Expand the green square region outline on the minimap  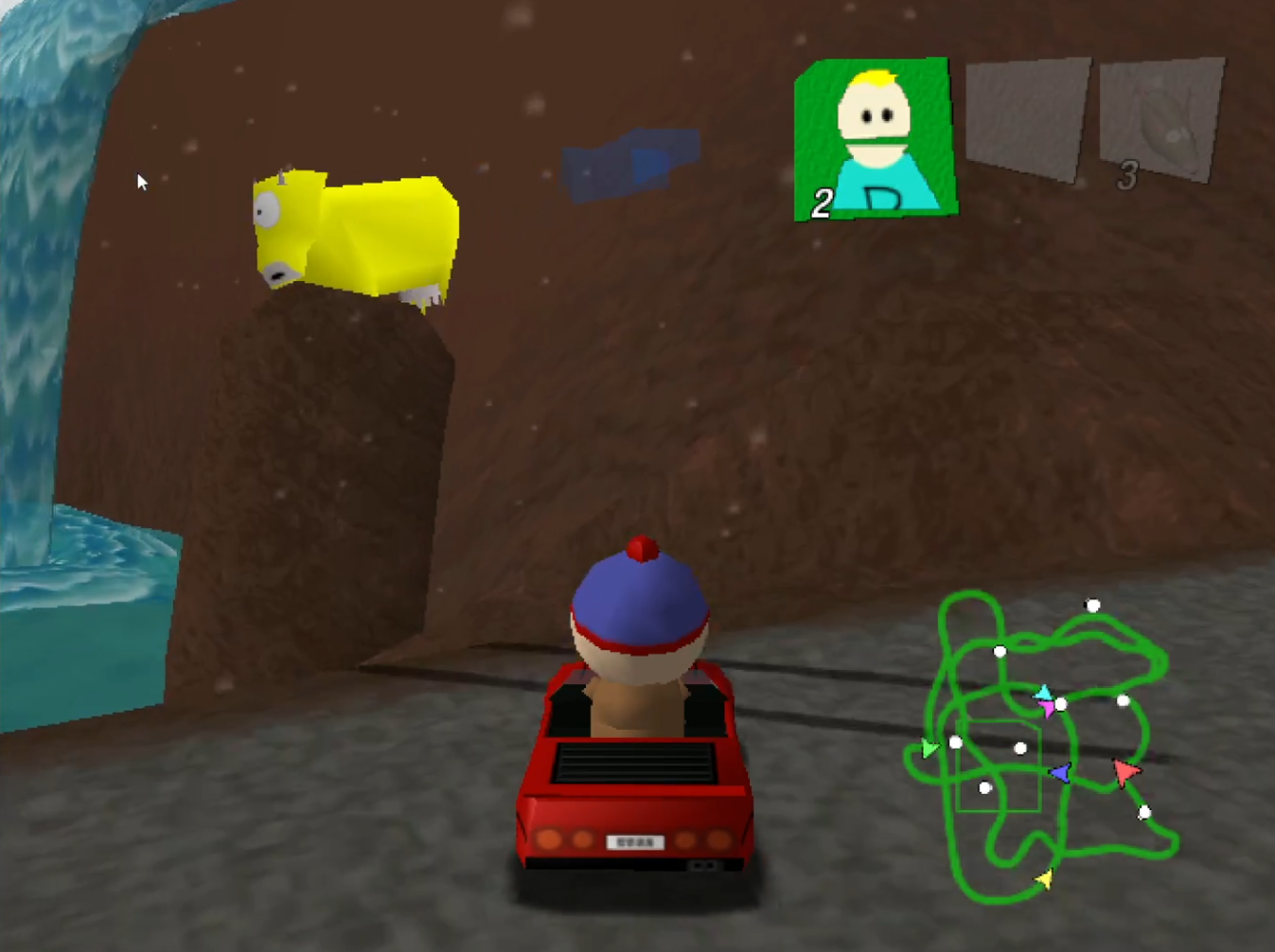click(x=999, y=766)
